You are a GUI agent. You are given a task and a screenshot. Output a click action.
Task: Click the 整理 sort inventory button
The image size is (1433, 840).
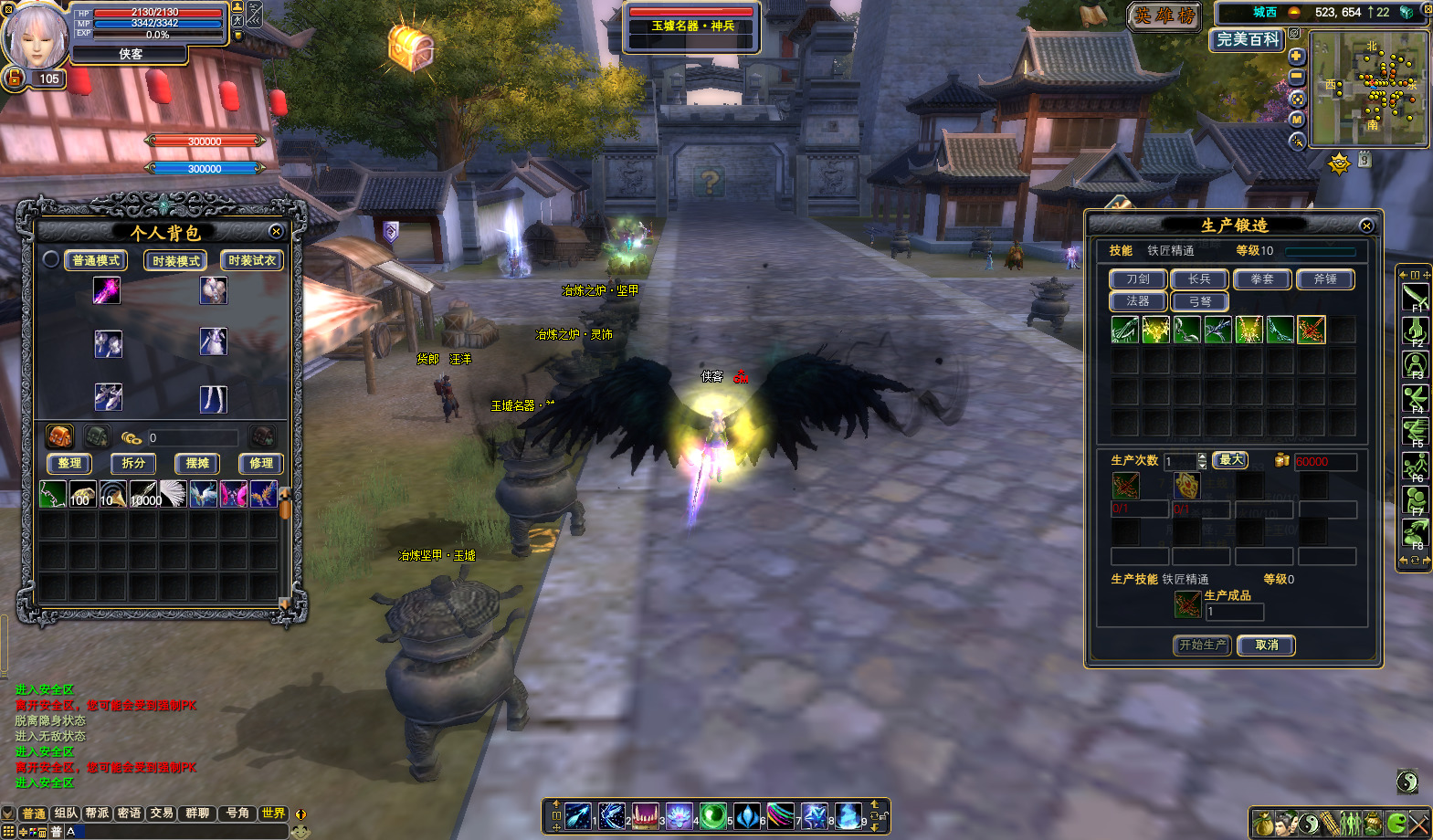click(69, 464)
